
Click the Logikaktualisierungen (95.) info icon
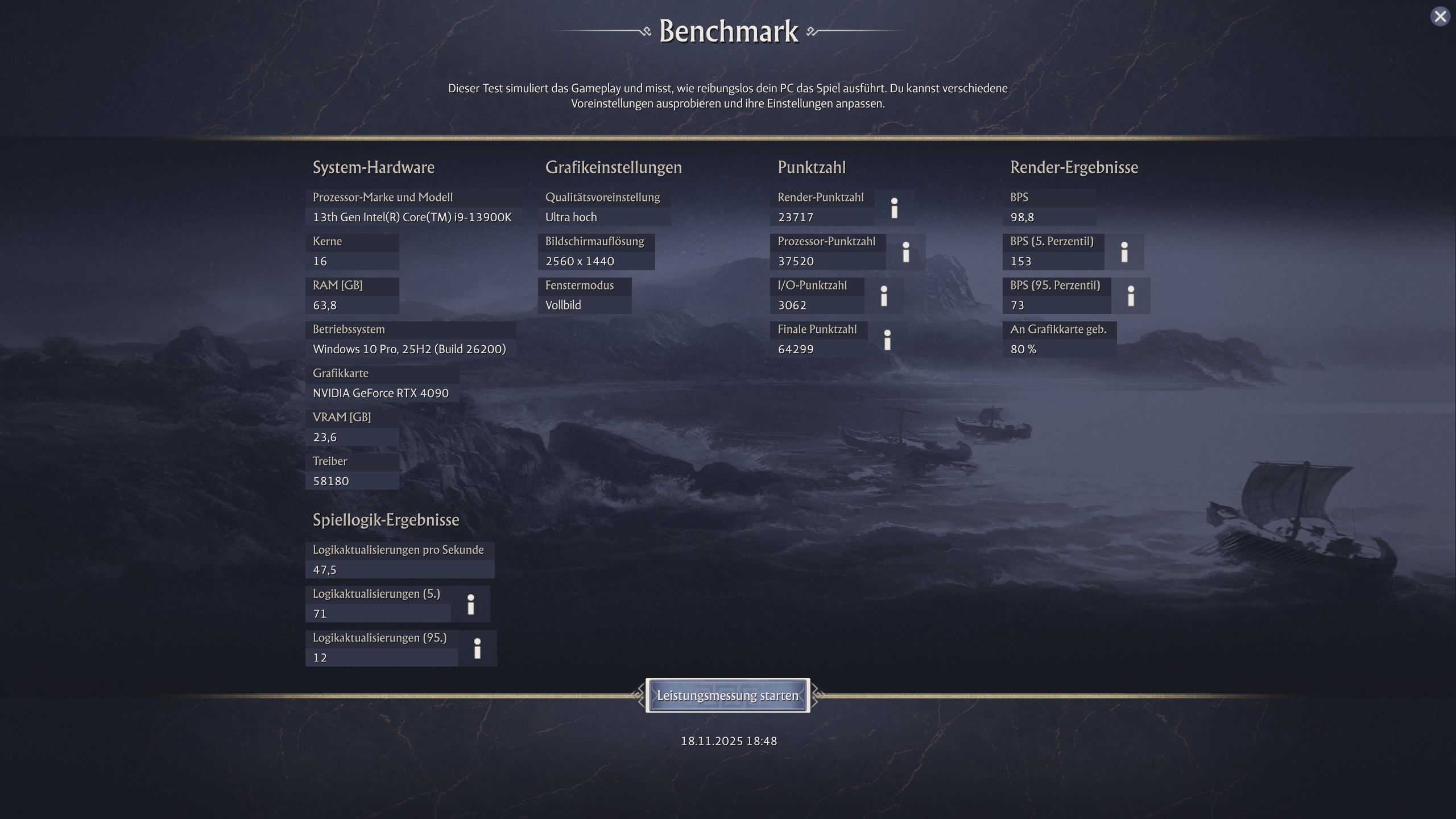[477, 648]
